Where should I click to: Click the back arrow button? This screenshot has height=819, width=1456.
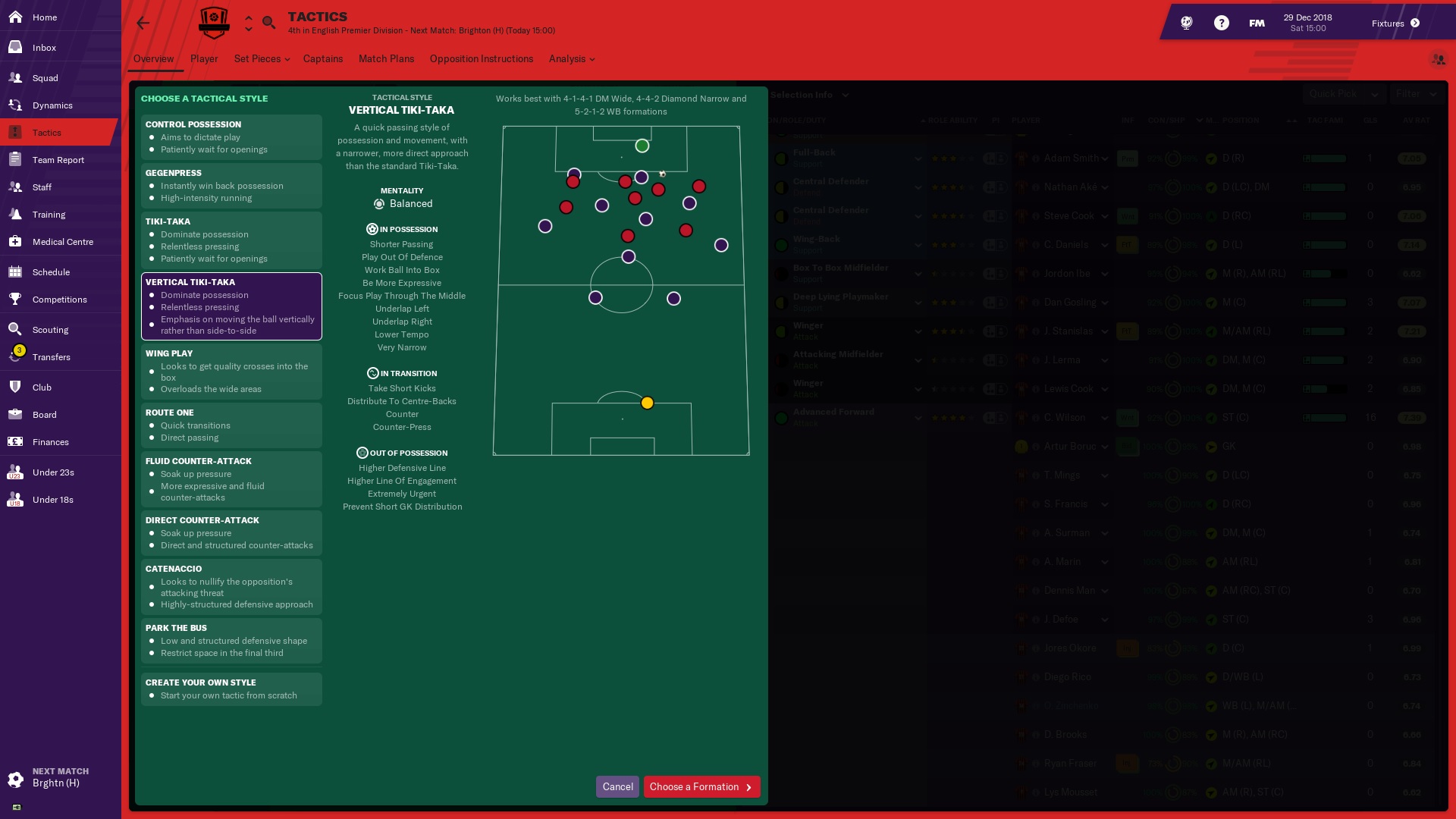(143, 23)
